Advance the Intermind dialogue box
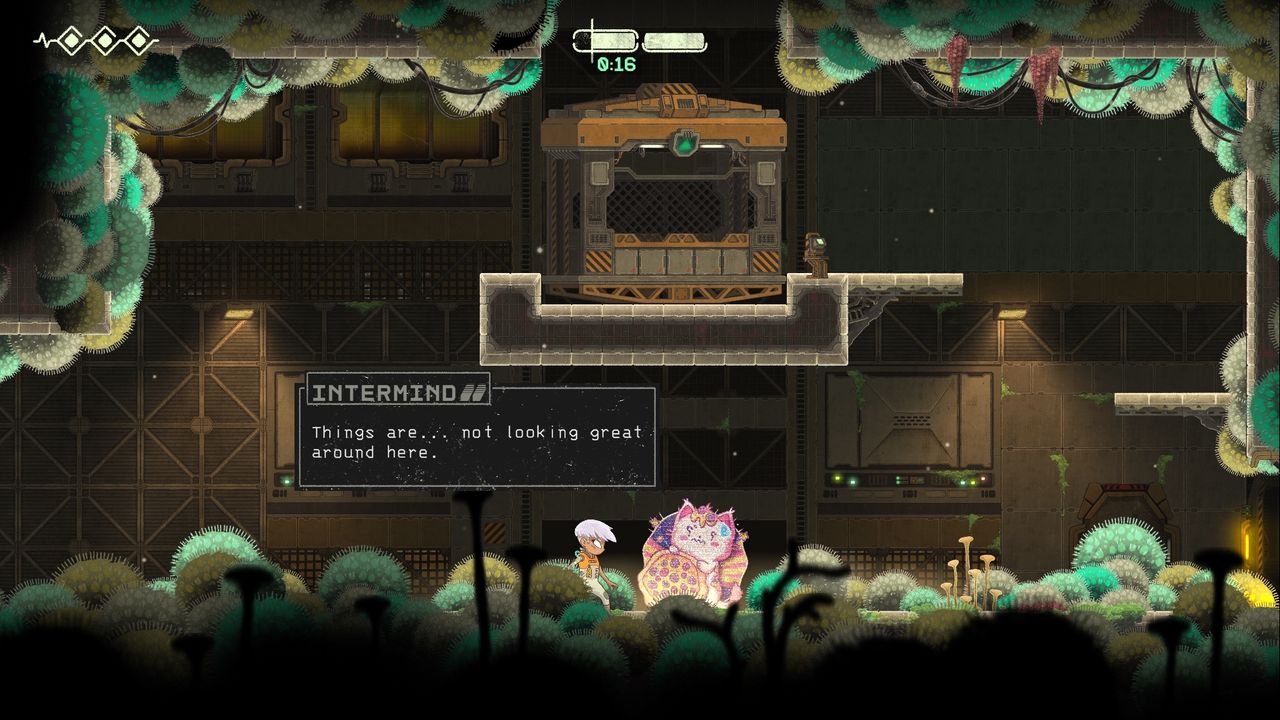This screenshot has width=1280, height=720. [x=477, y=437]
